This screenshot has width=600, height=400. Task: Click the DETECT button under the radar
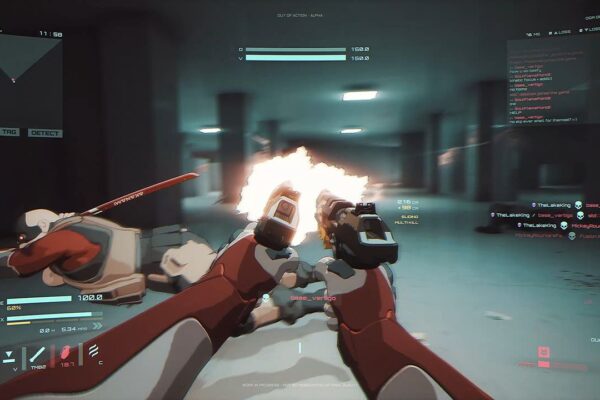click(44, 132)
